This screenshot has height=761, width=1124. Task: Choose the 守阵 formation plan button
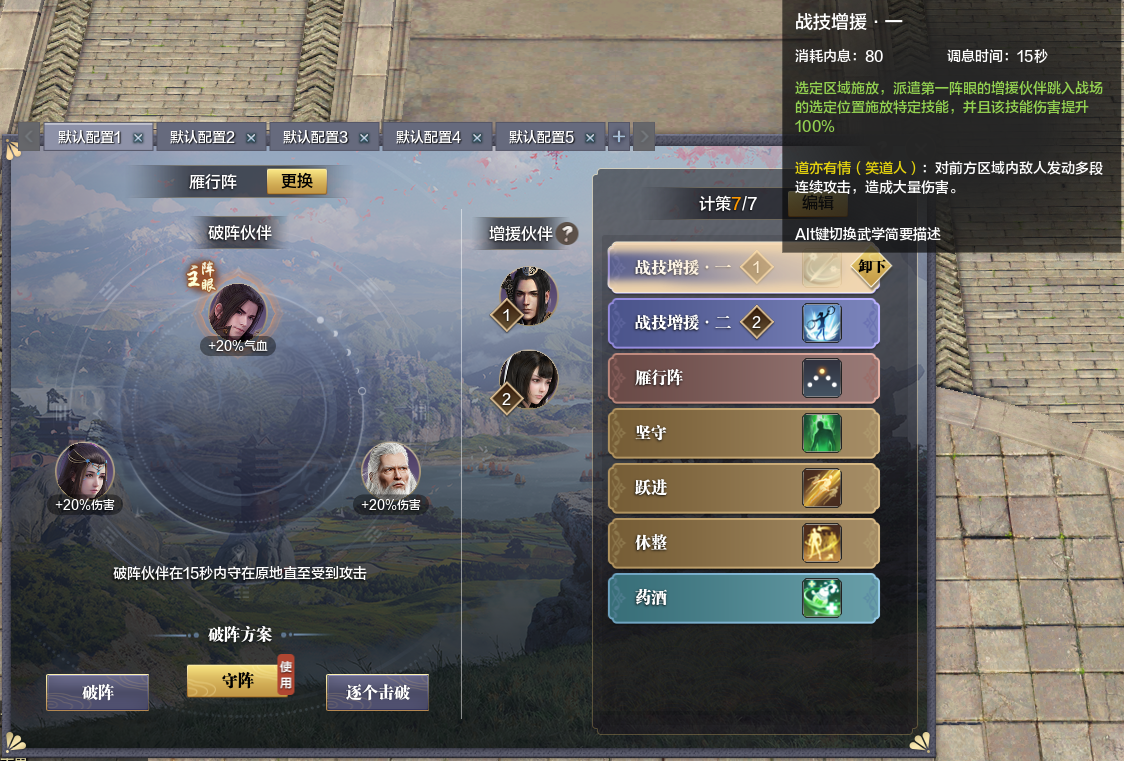pos(235,681)
